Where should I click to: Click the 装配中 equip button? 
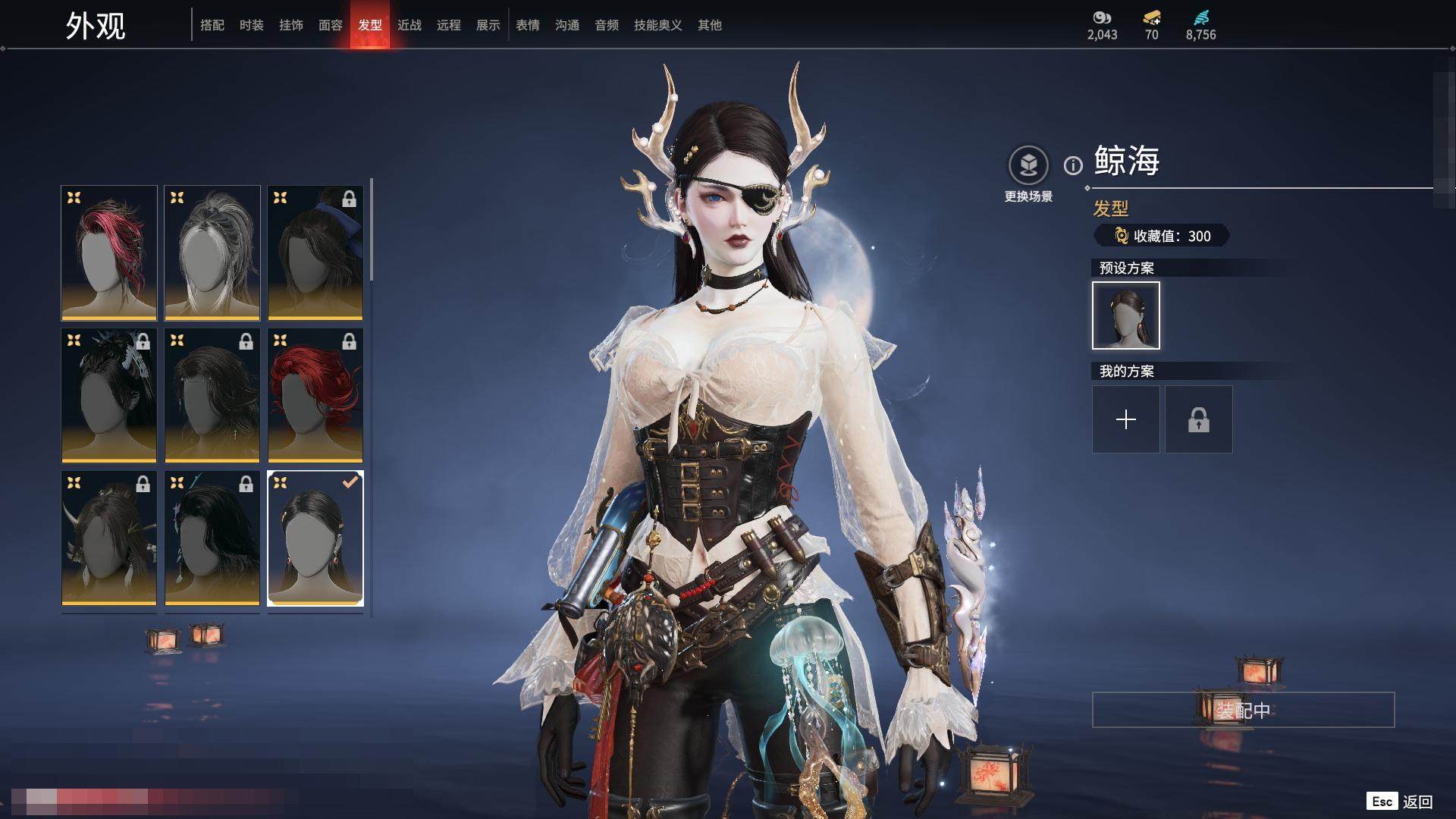pyautogui.click(x=1243, y=710)
